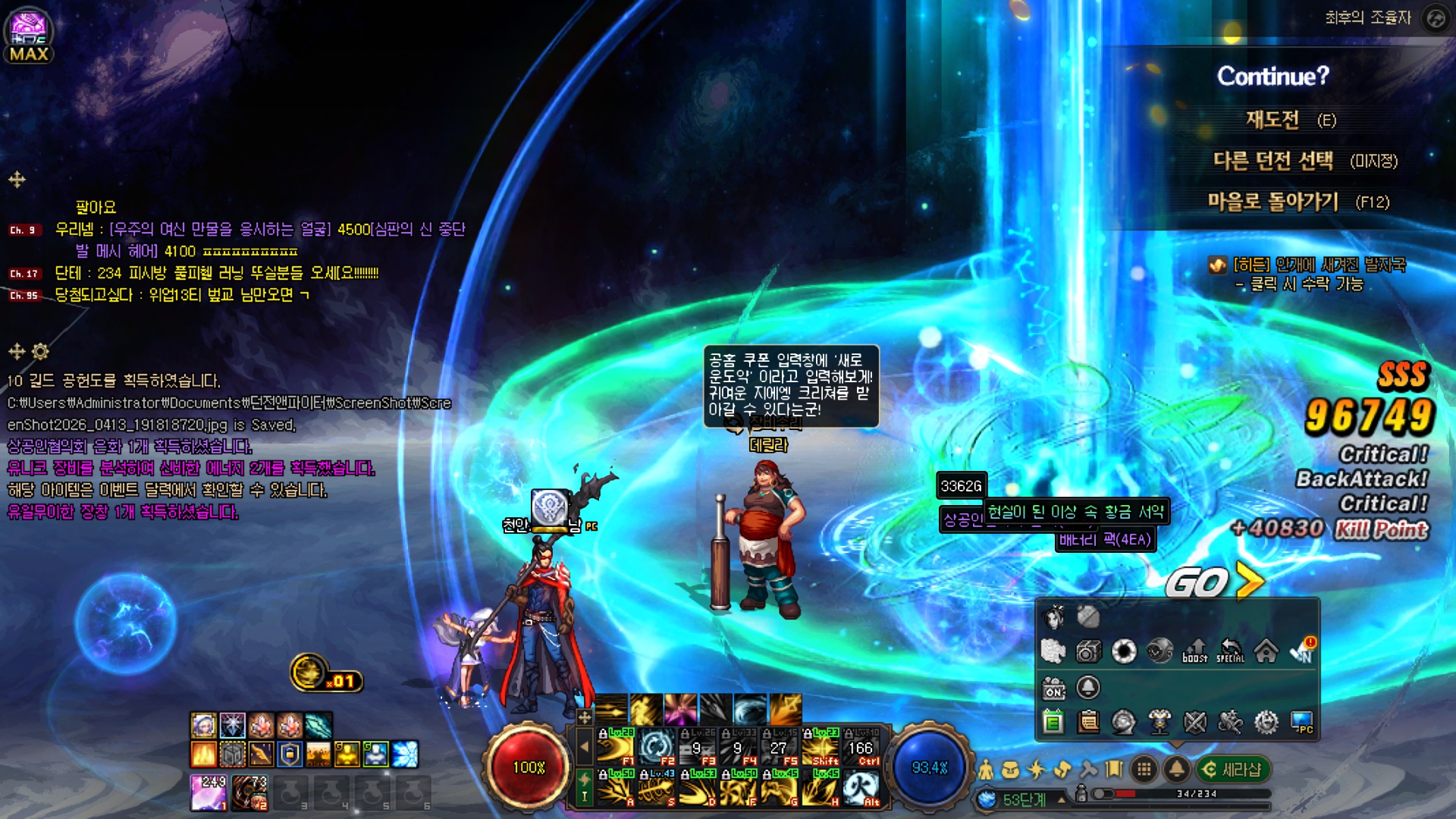1456x819 pixels.
Task: Click the PC monitor icon
Action: pyautogui.click(x=1302, y=722)
